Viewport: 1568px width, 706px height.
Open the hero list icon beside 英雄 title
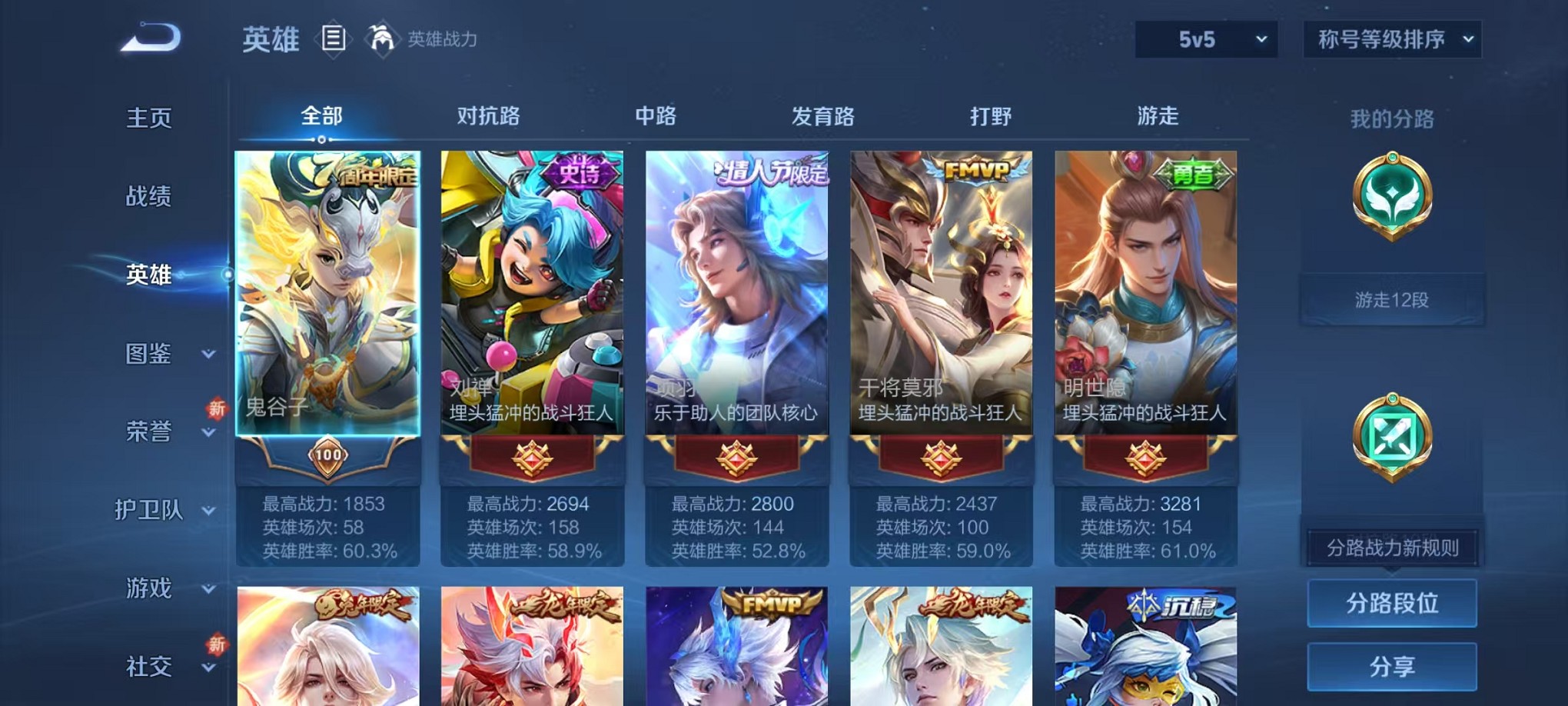(x=334, y=38)
